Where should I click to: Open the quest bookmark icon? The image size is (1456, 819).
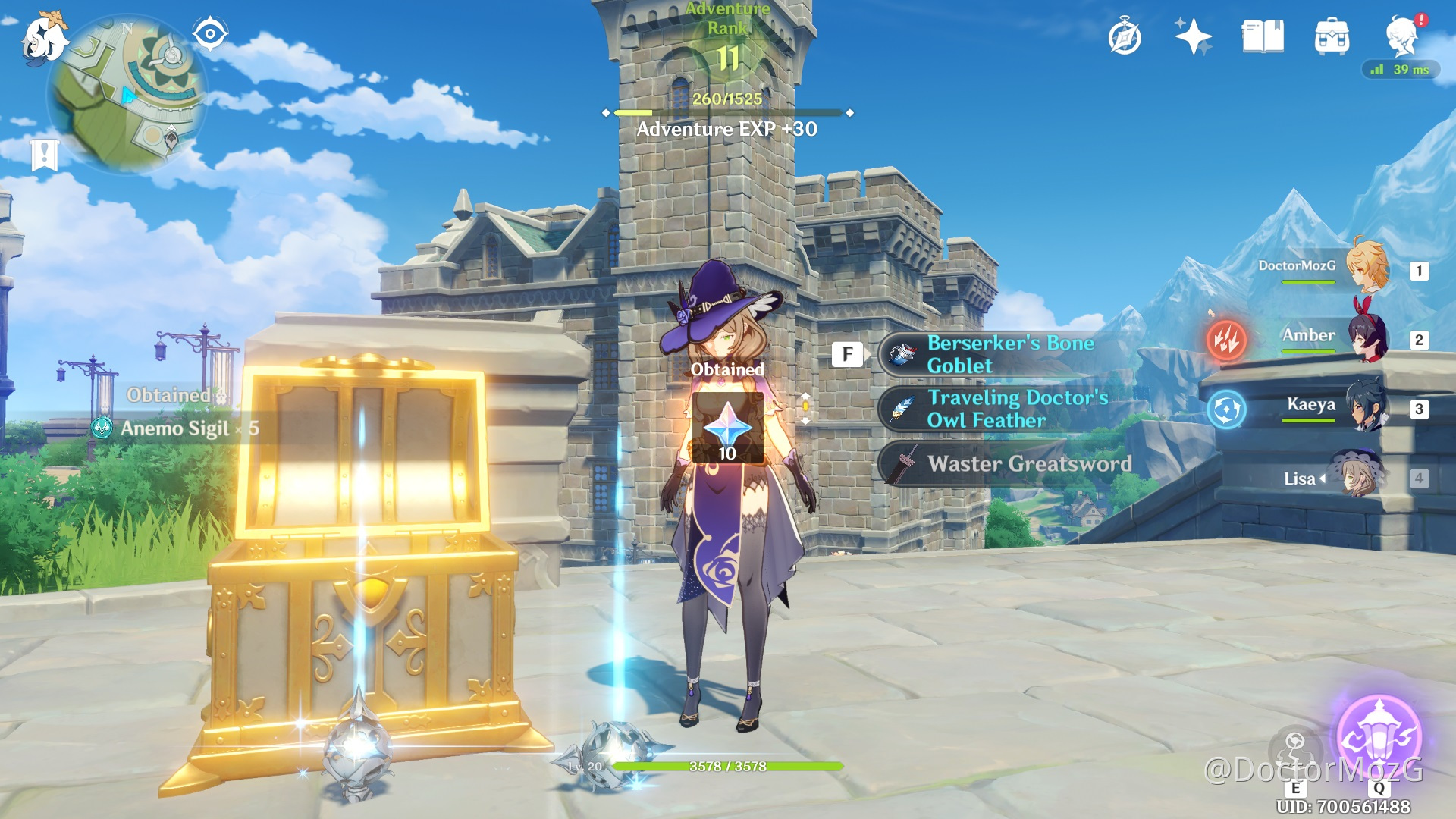coord(45,155)
